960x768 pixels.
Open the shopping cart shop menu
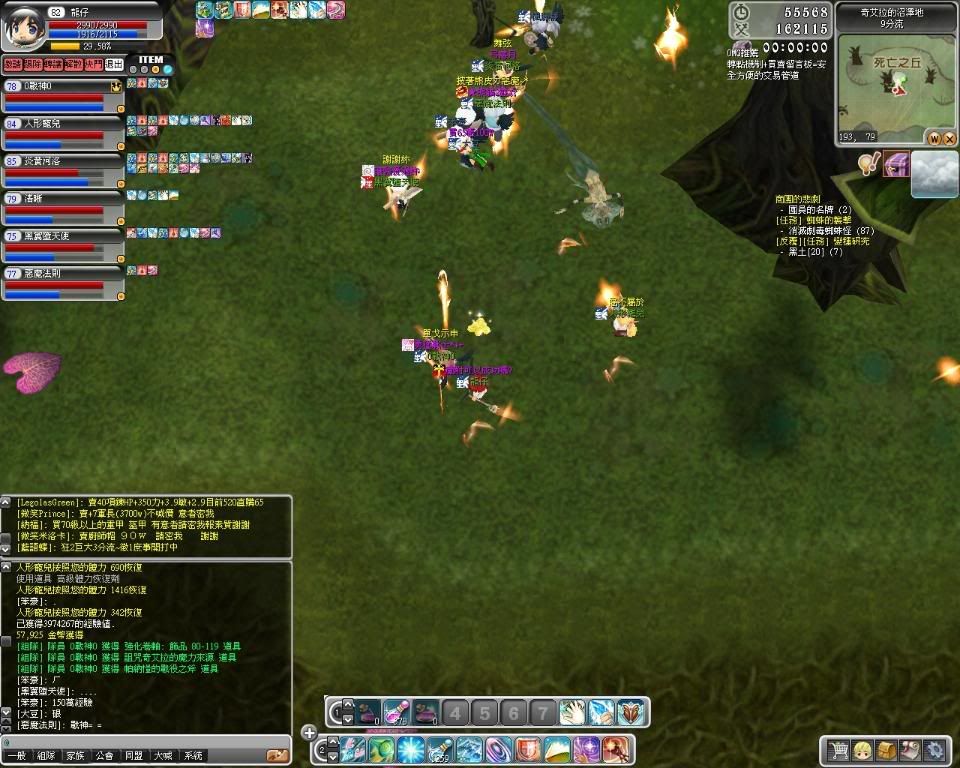[x=837, y=750]
